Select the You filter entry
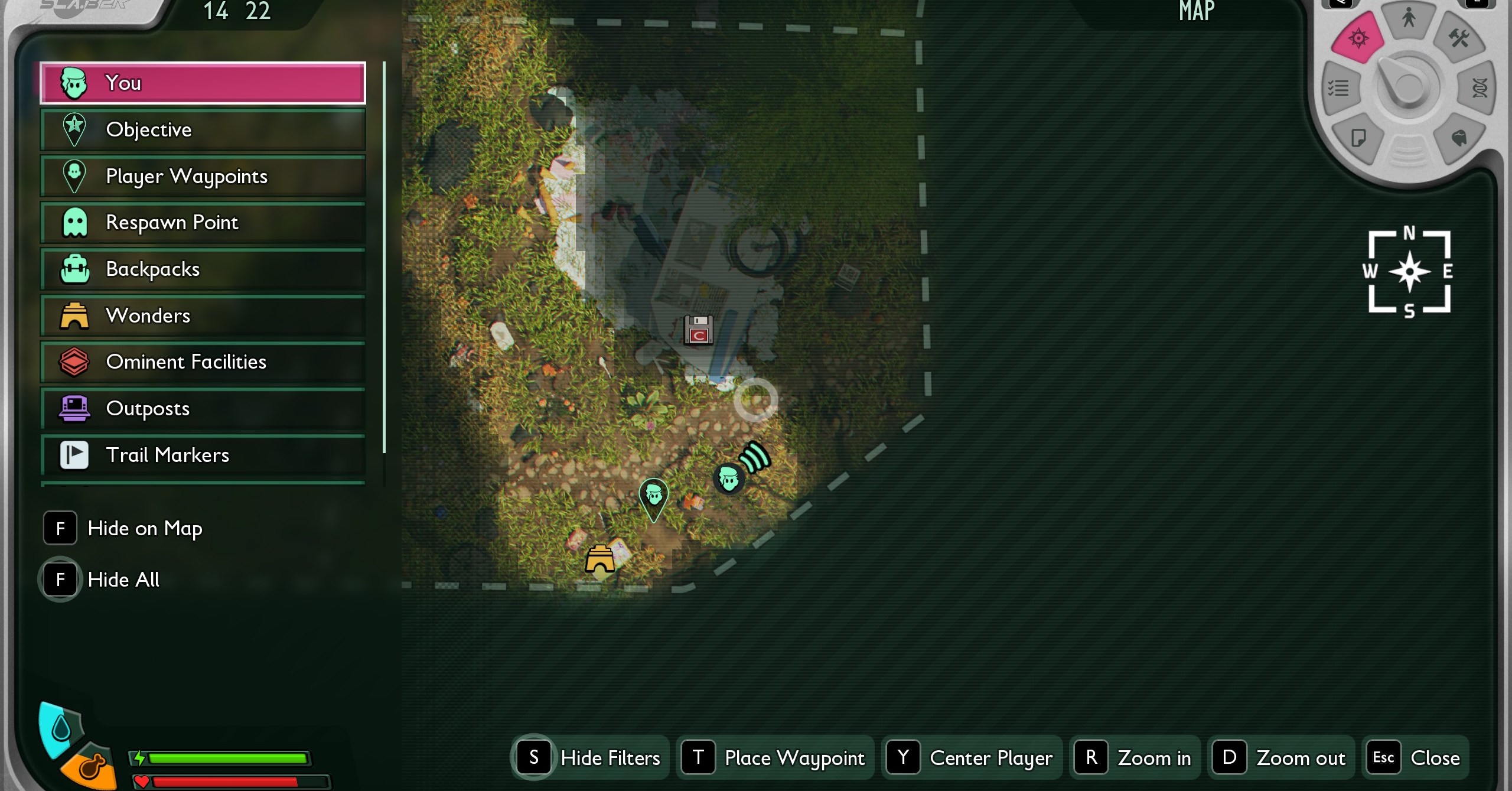Screen dimensions: 1512x791 (203, 83)
